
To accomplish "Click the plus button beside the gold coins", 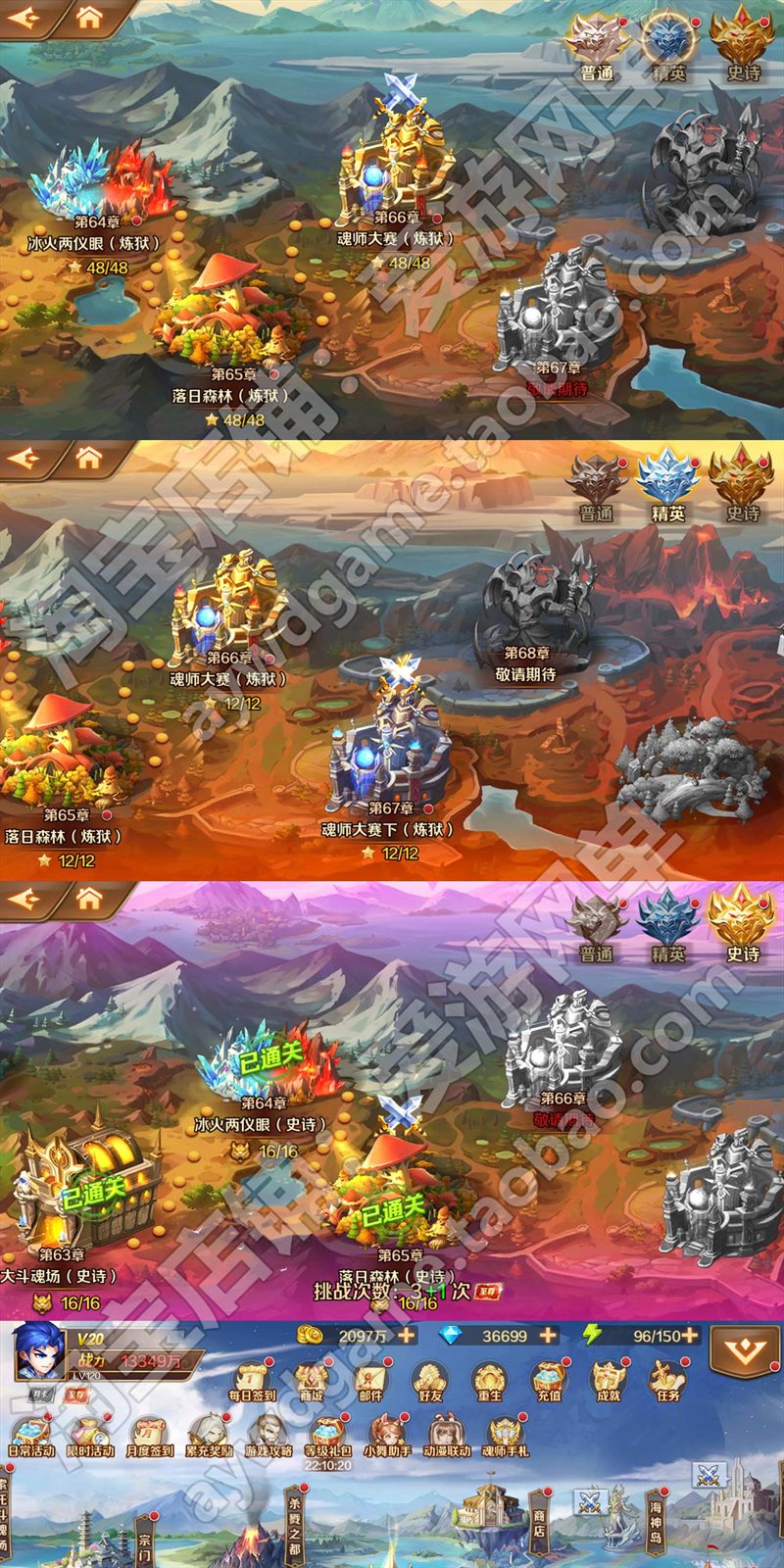I will coord(406,1335).
